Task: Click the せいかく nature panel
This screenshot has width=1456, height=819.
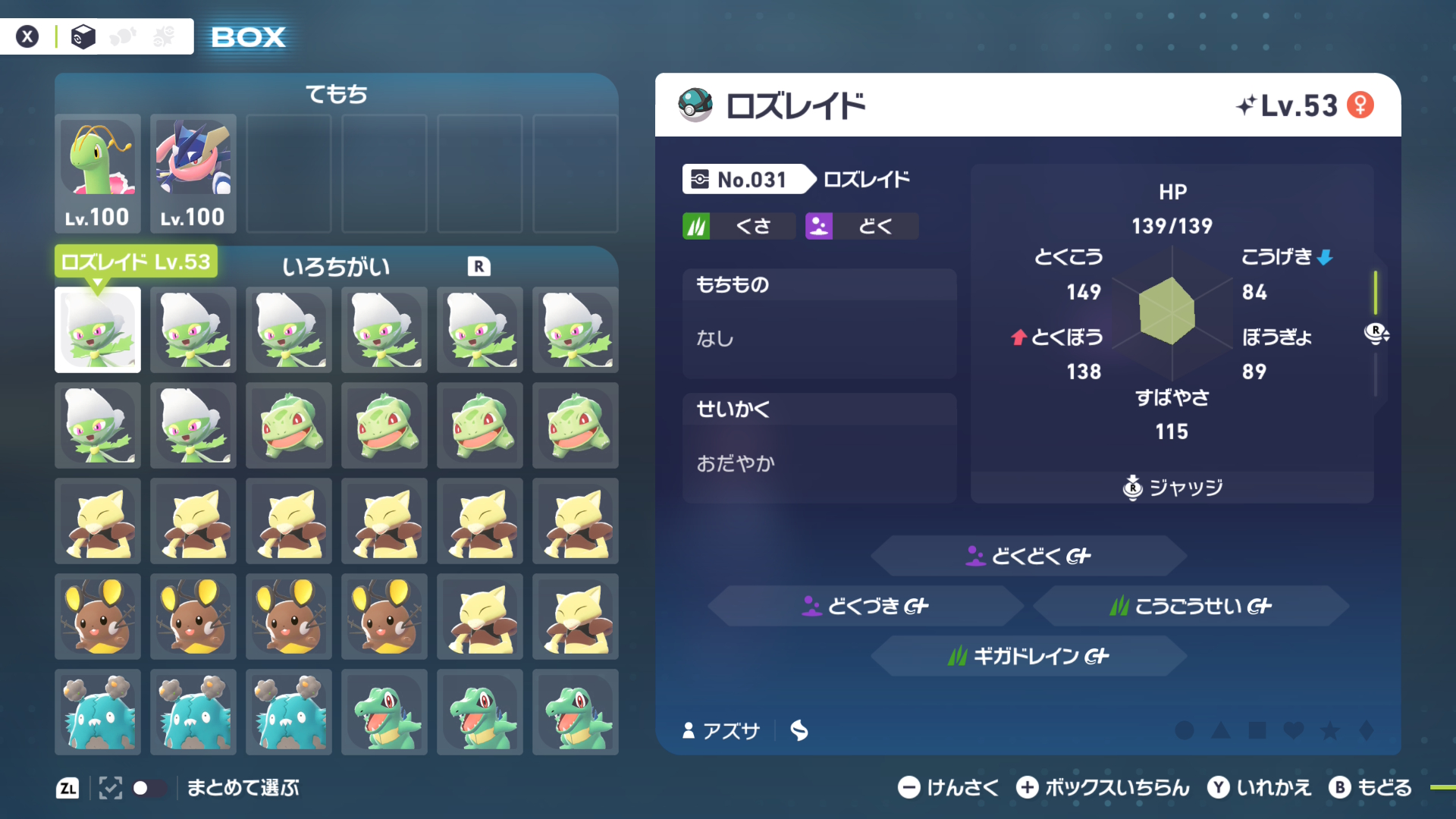Action: [819, 448]
